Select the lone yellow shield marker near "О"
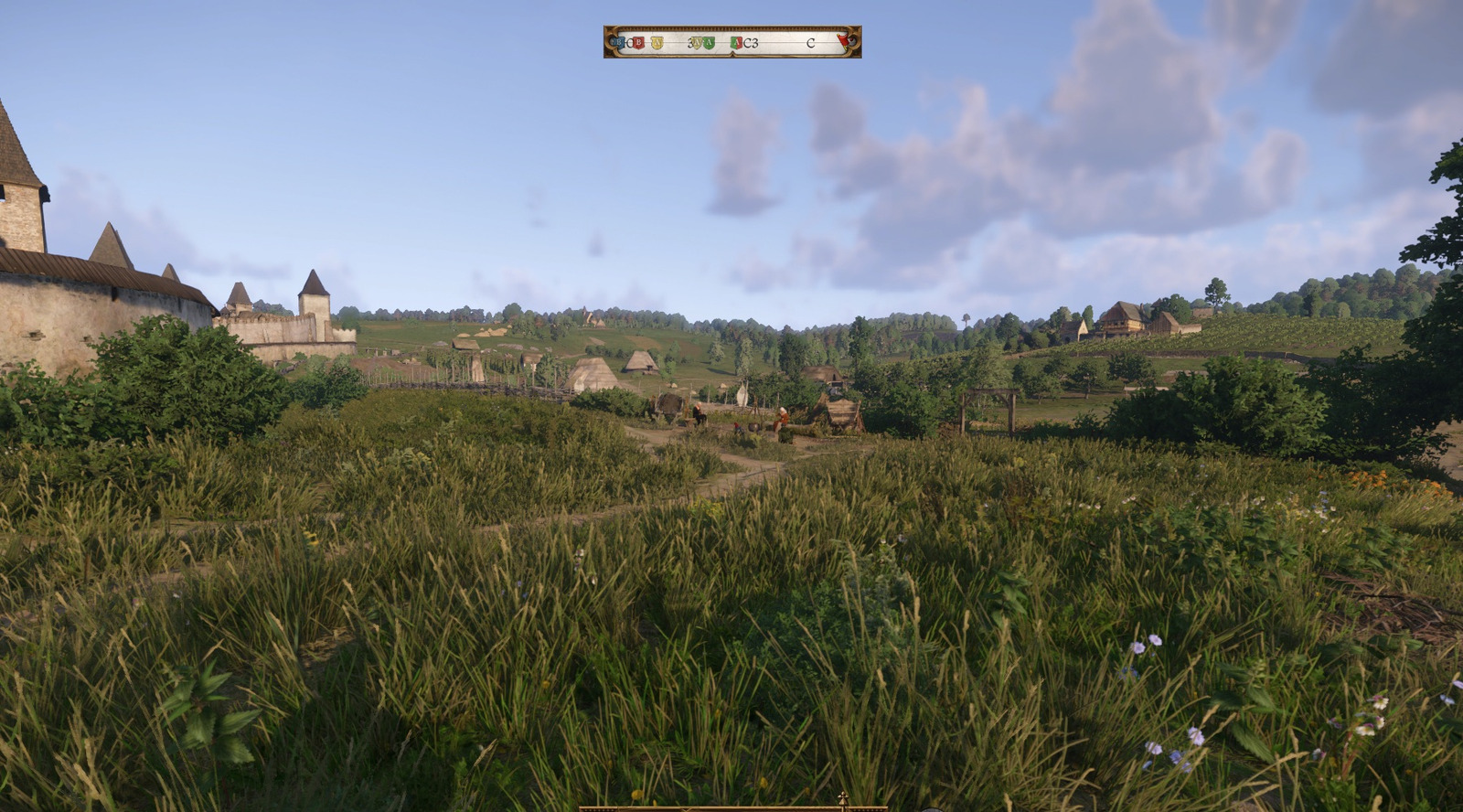Viewport: 1463px width, 812px height. [x=657, y=43]
